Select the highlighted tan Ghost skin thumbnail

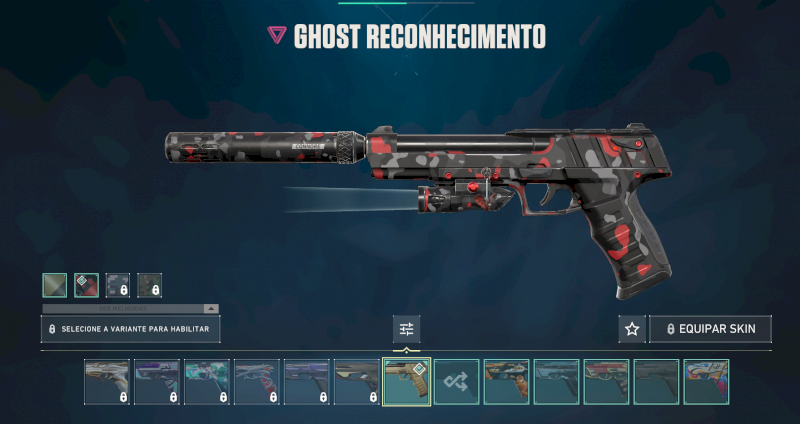(407, 382)
